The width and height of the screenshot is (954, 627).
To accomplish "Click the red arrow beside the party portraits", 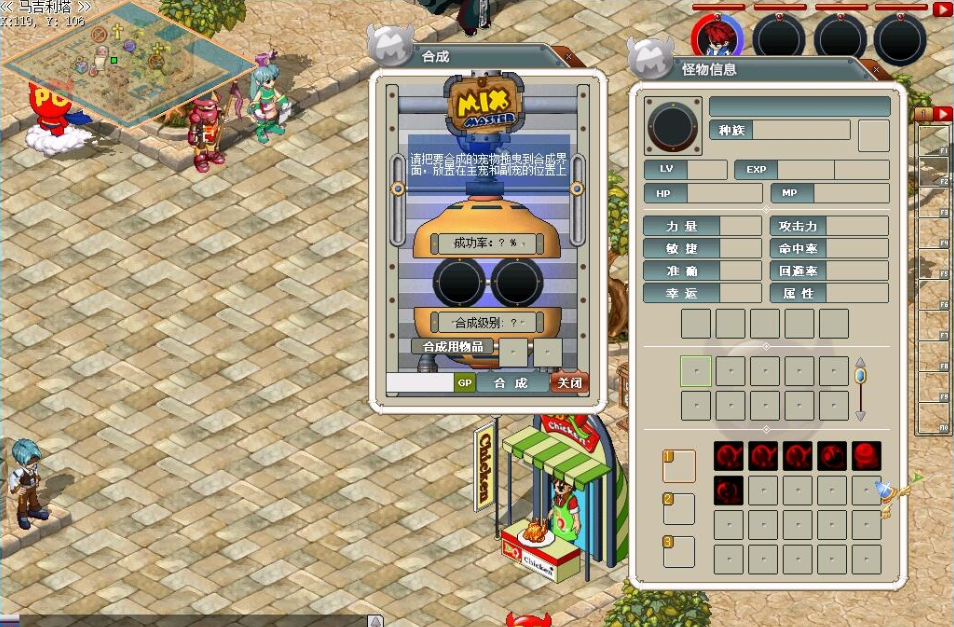I will point(942,9).
